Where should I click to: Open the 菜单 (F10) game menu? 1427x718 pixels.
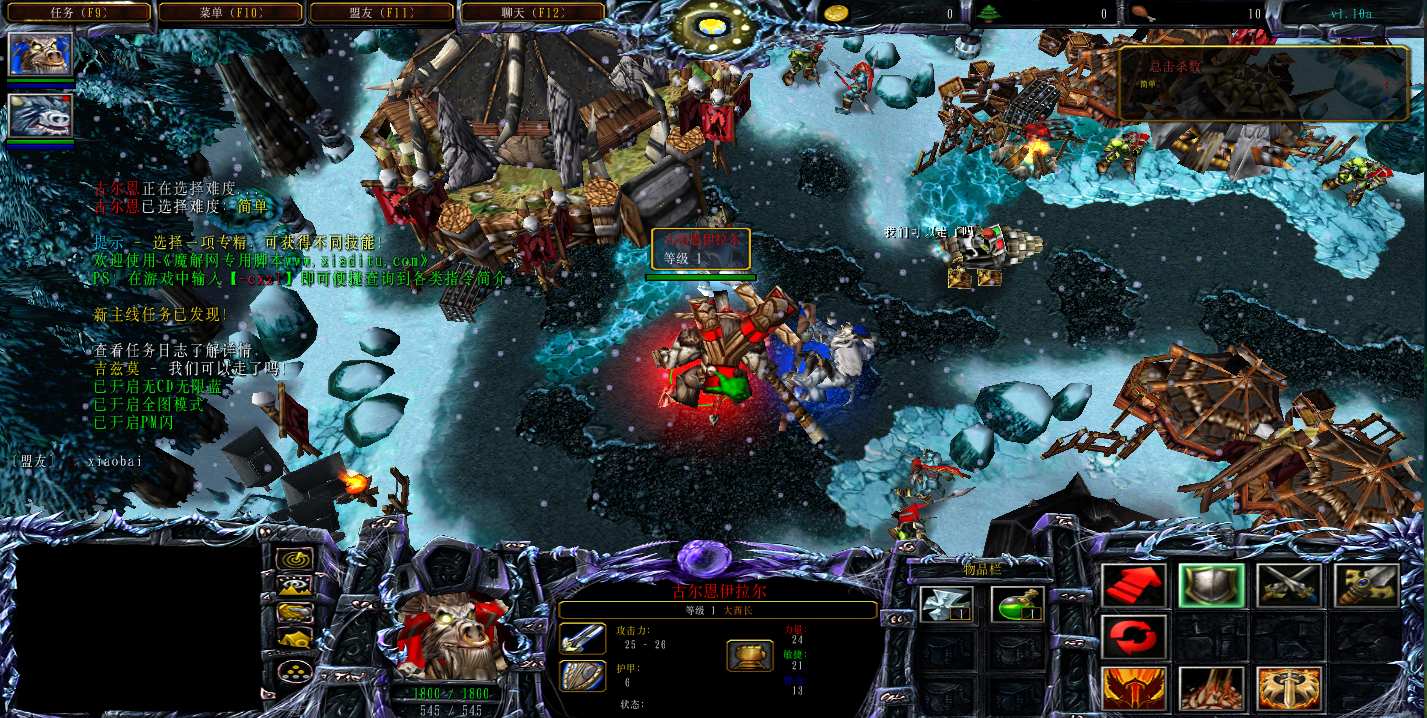[x=231, y=12]
